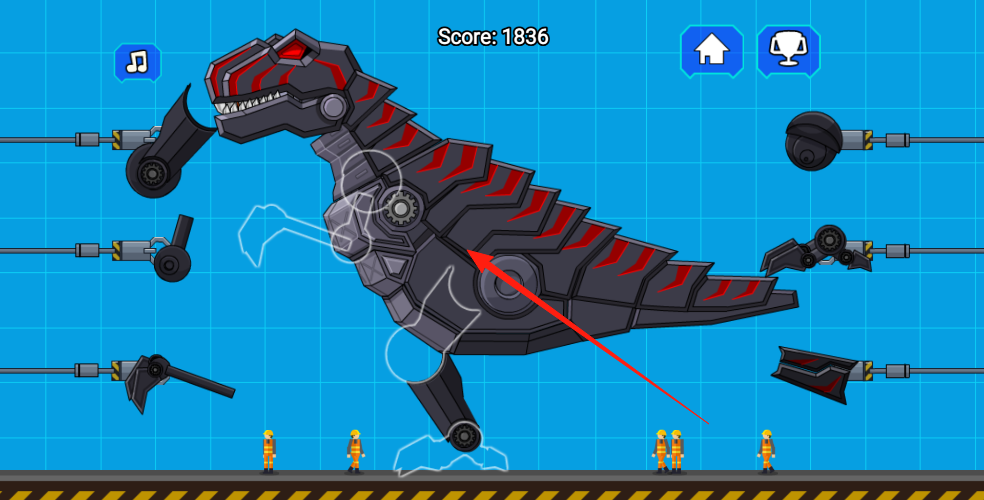Select the round dome-shaped part
The width and height of the screenshot is (984, 500).
pyautogui.click(x=813, y=141)
